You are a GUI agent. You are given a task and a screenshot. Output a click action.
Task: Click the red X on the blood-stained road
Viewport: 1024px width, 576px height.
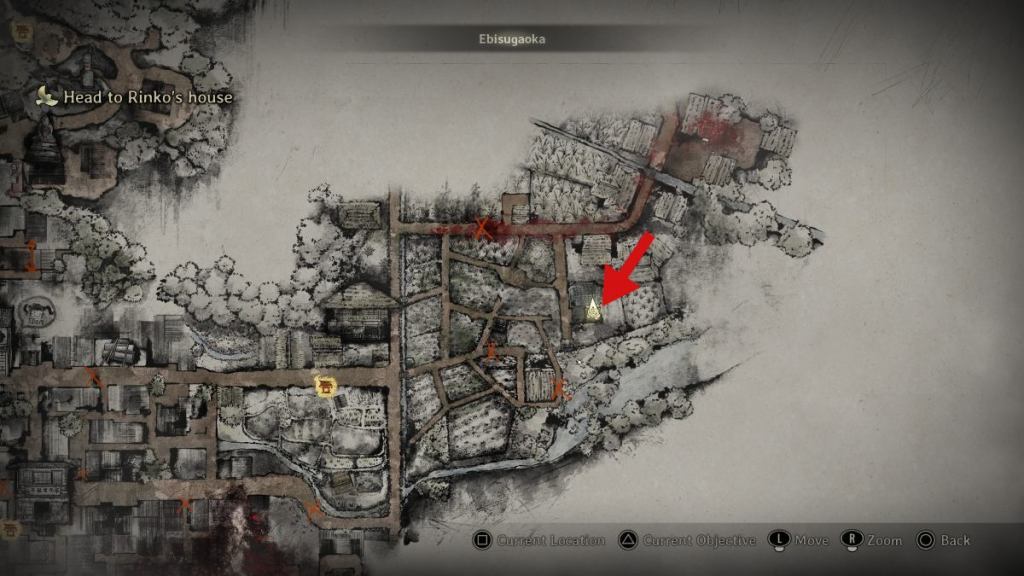[484, 228]
